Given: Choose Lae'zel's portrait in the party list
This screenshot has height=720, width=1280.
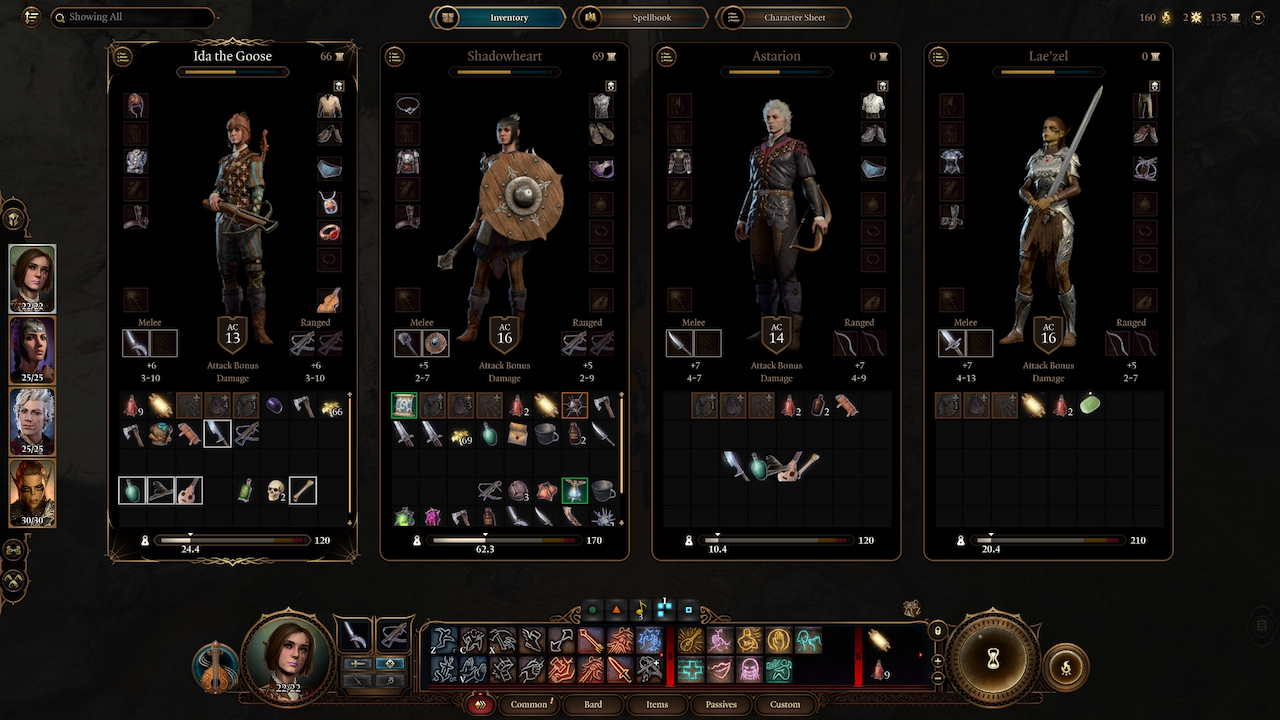Looking at the screenshot, I should (32, 493).
